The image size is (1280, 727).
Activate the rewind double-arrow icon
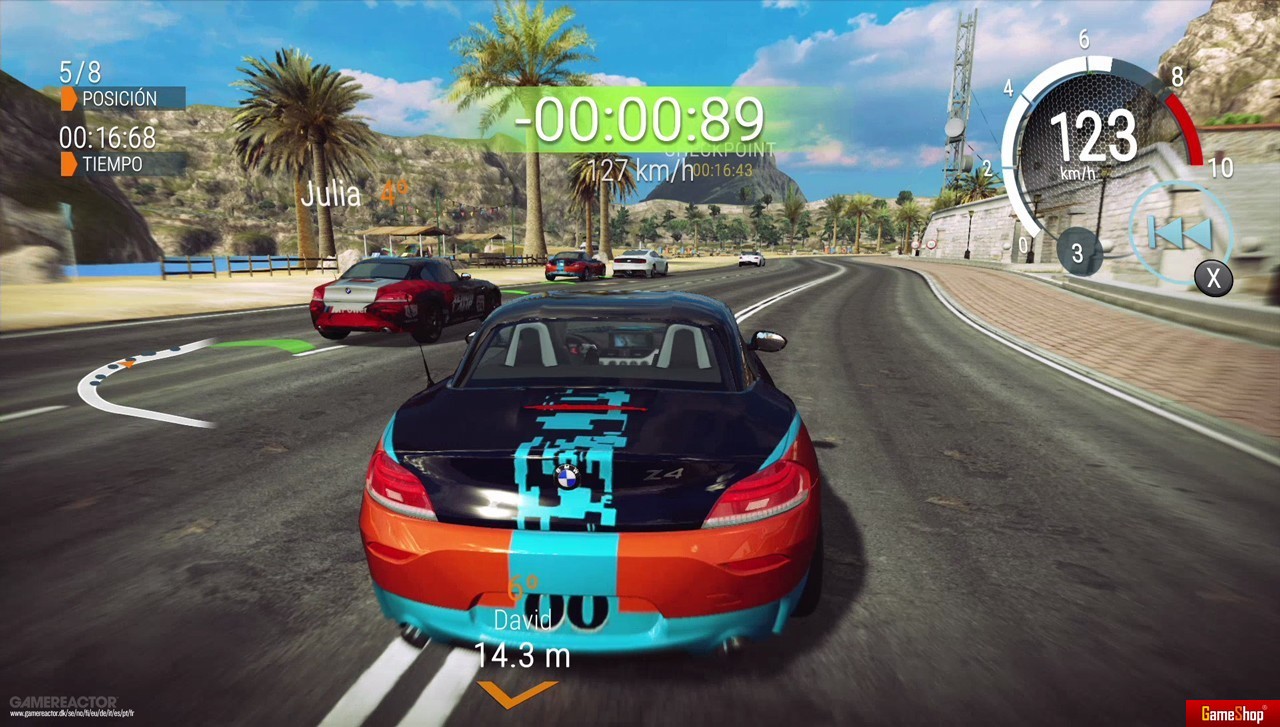[1181, 234]
